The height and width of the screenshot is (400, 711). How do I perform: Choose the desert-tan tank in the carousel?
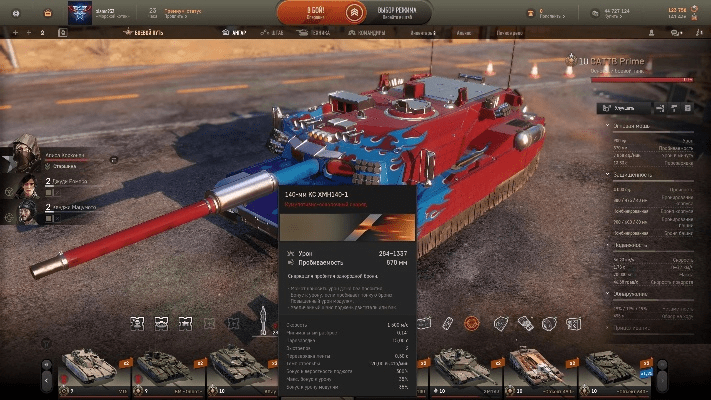88,366
